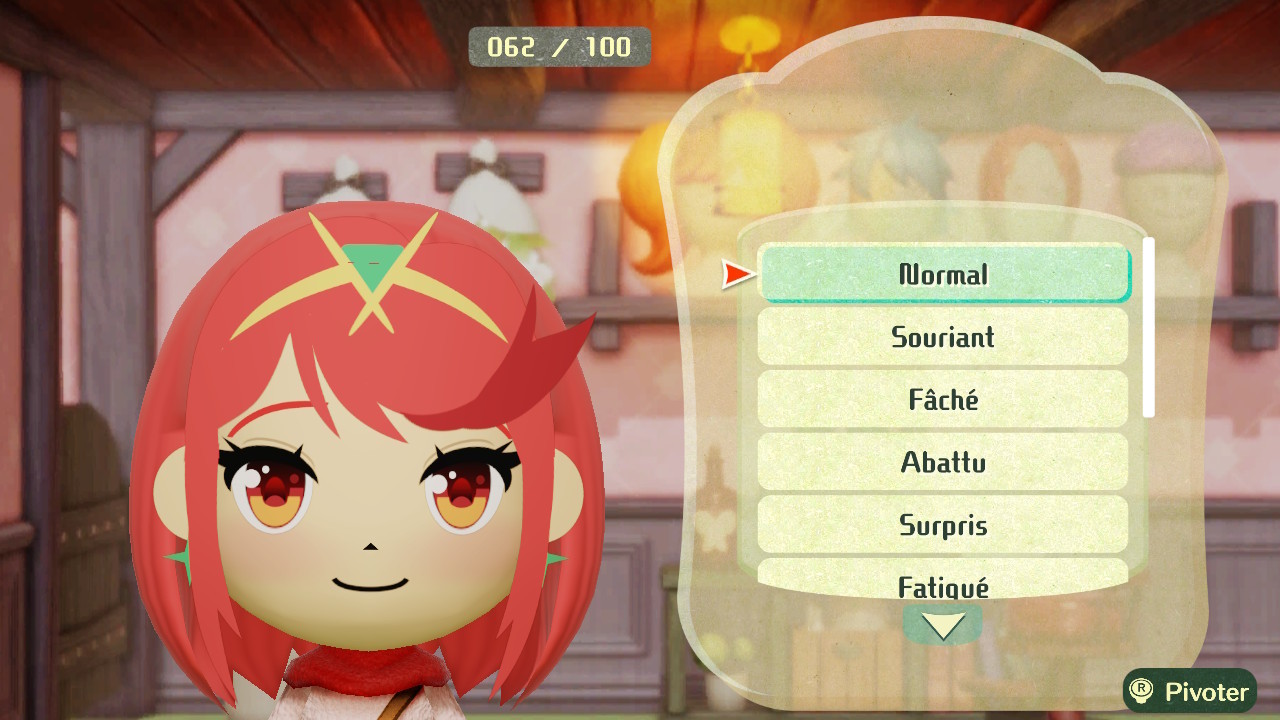Image resolution: width=1280 pixels, height=720 pixels.
Task: Click the white scrollbar beside the expression list
Action: (x=1149, y=327)
